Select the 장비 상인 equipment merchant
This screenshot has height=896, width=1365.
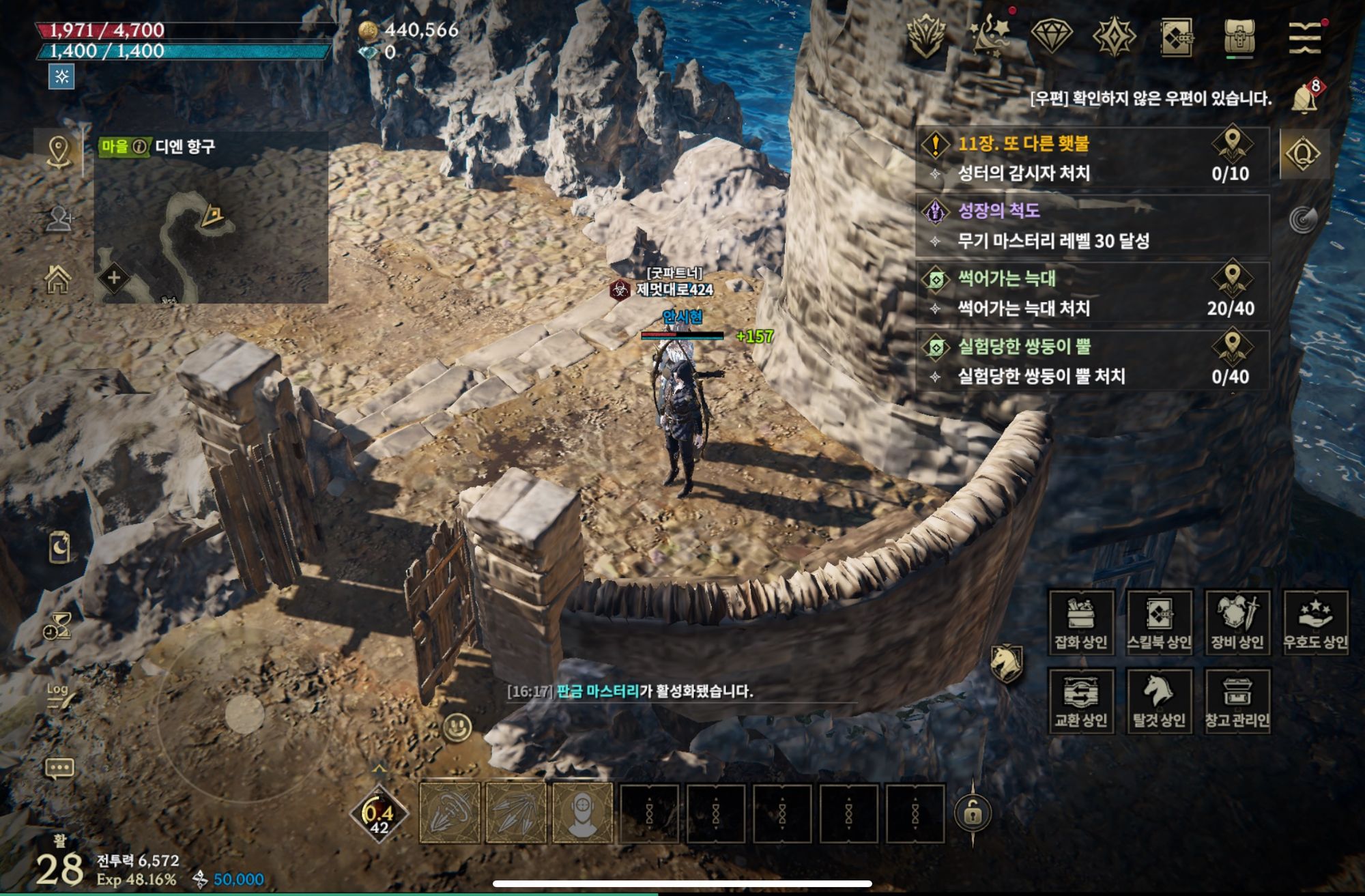point(1237,622)
